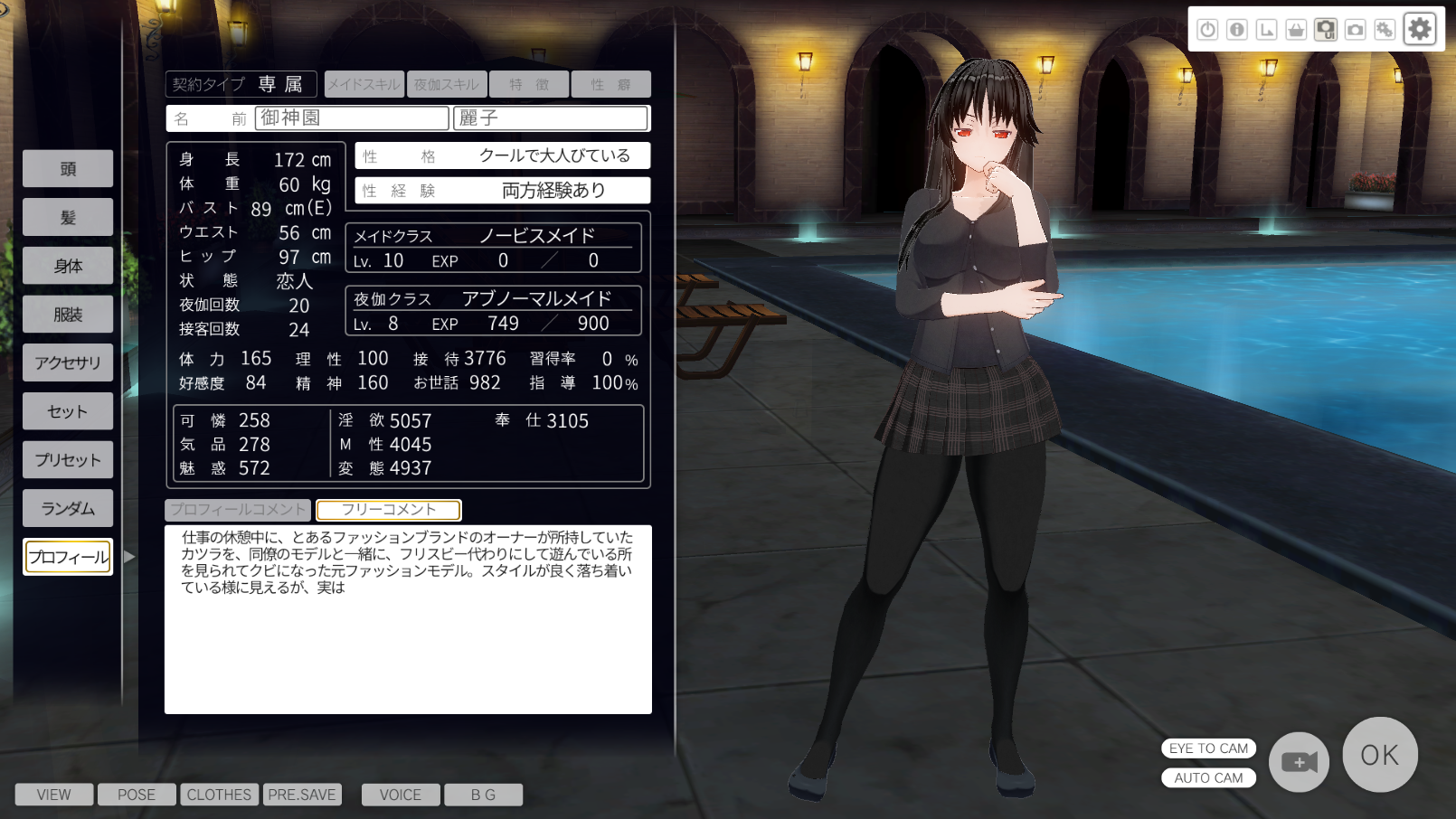The height and width of the screenshot is (819, 1456).
Task: Click the video camera add button
Action: click(x=1299, y=762)
